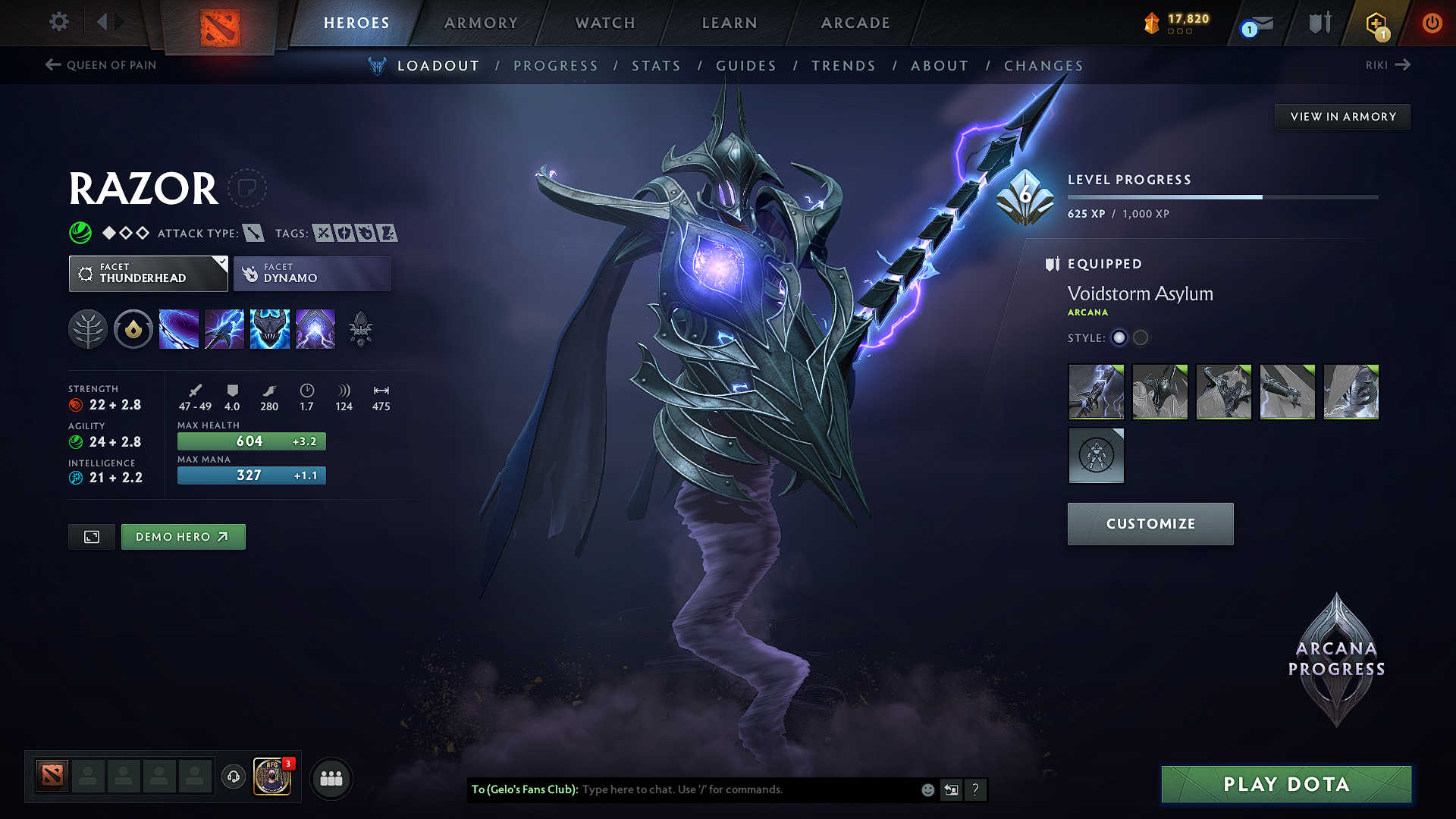Open the Eye of the Storm ability icon
Screen dimensions: 1456x819
[x=315, y=328]
